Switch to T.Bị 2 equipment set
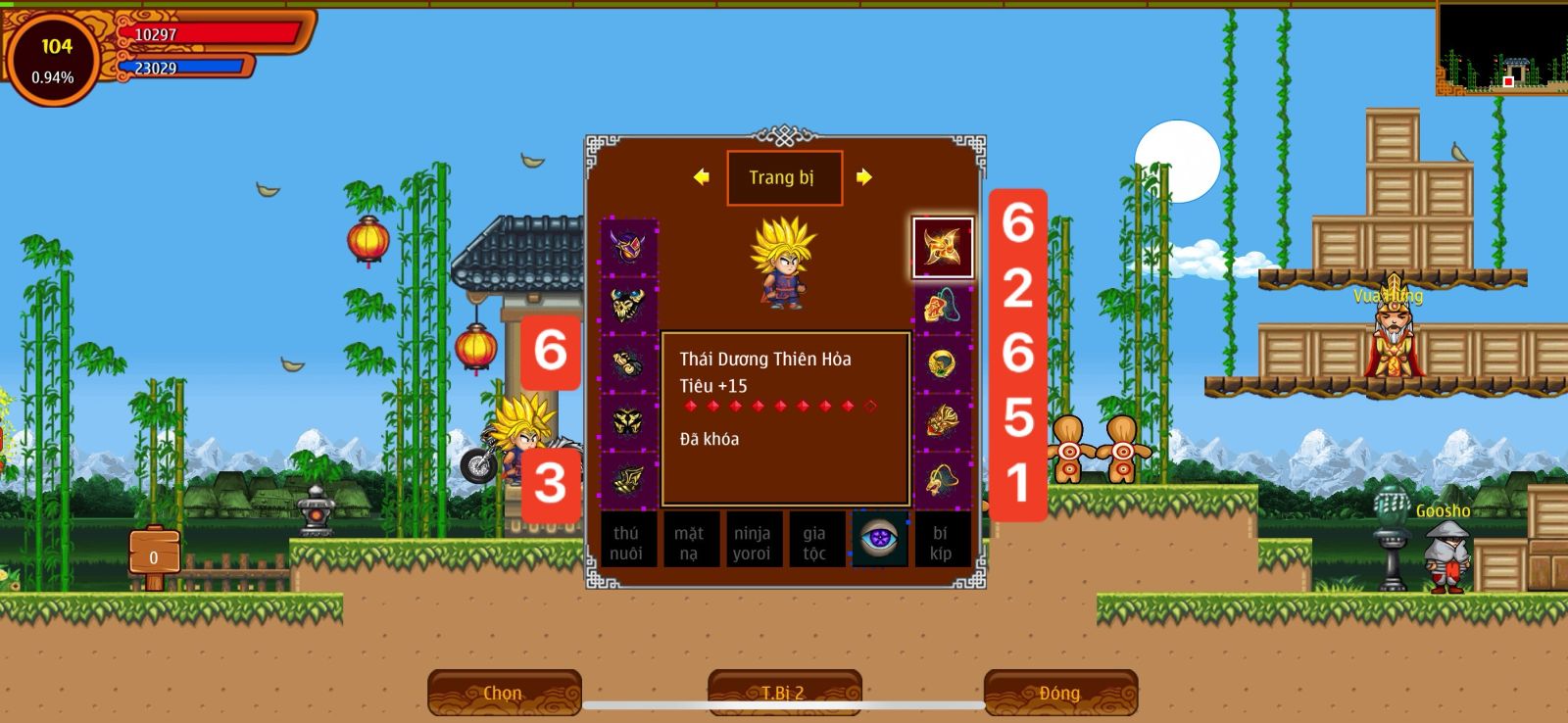1568x723 pixels. (784, 693)
